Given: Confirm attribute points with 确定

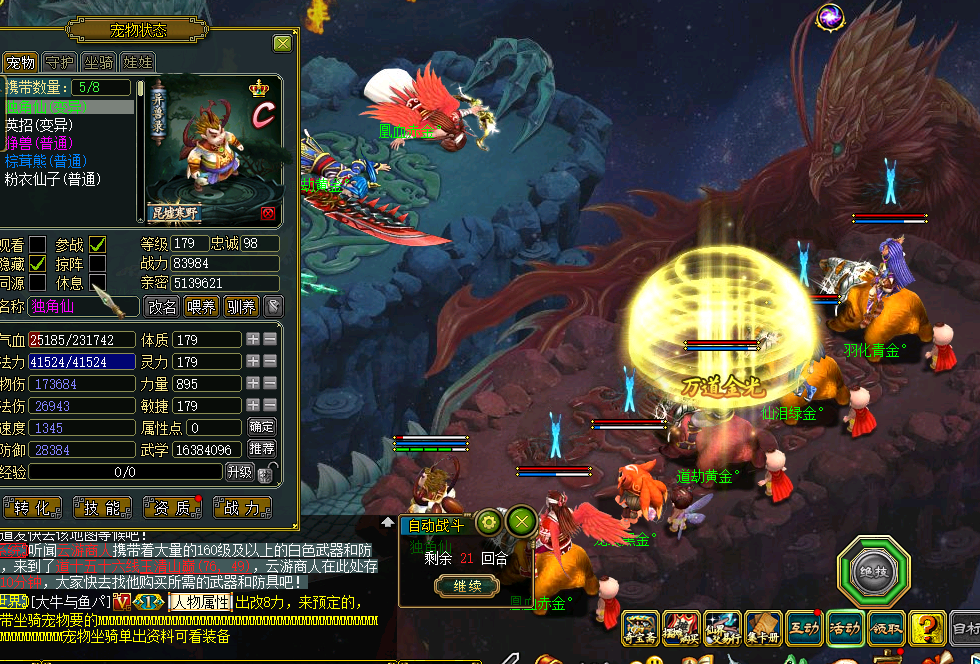Looking at the screenshot, I should click(262, 428).
